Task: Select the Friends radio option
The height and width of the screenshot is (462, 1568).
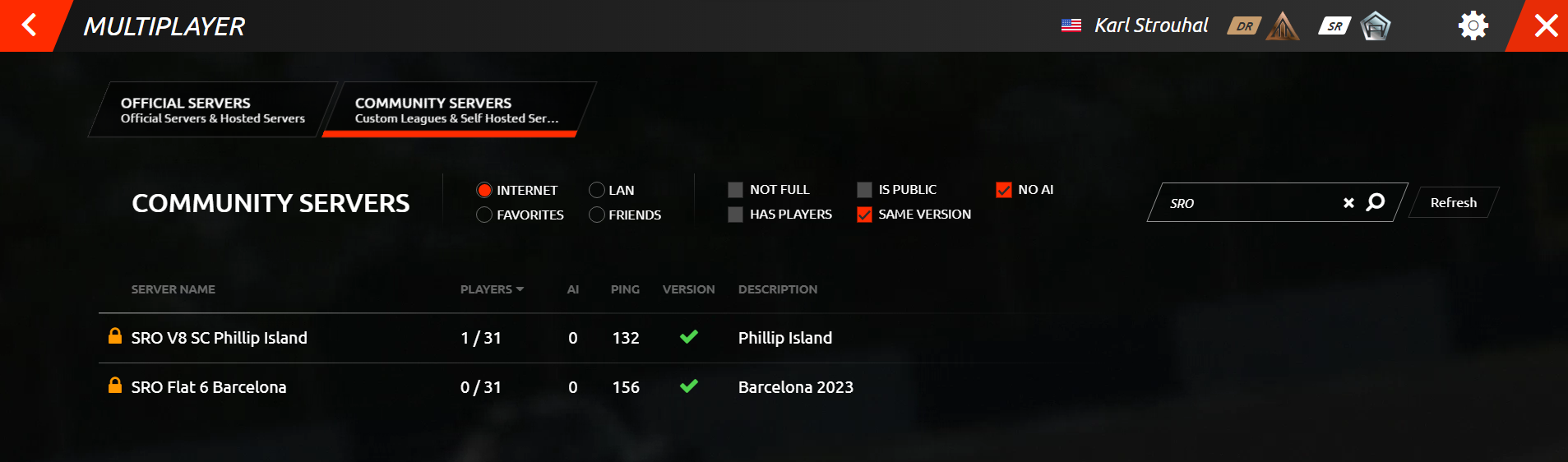Action: [x=597, y=215]
